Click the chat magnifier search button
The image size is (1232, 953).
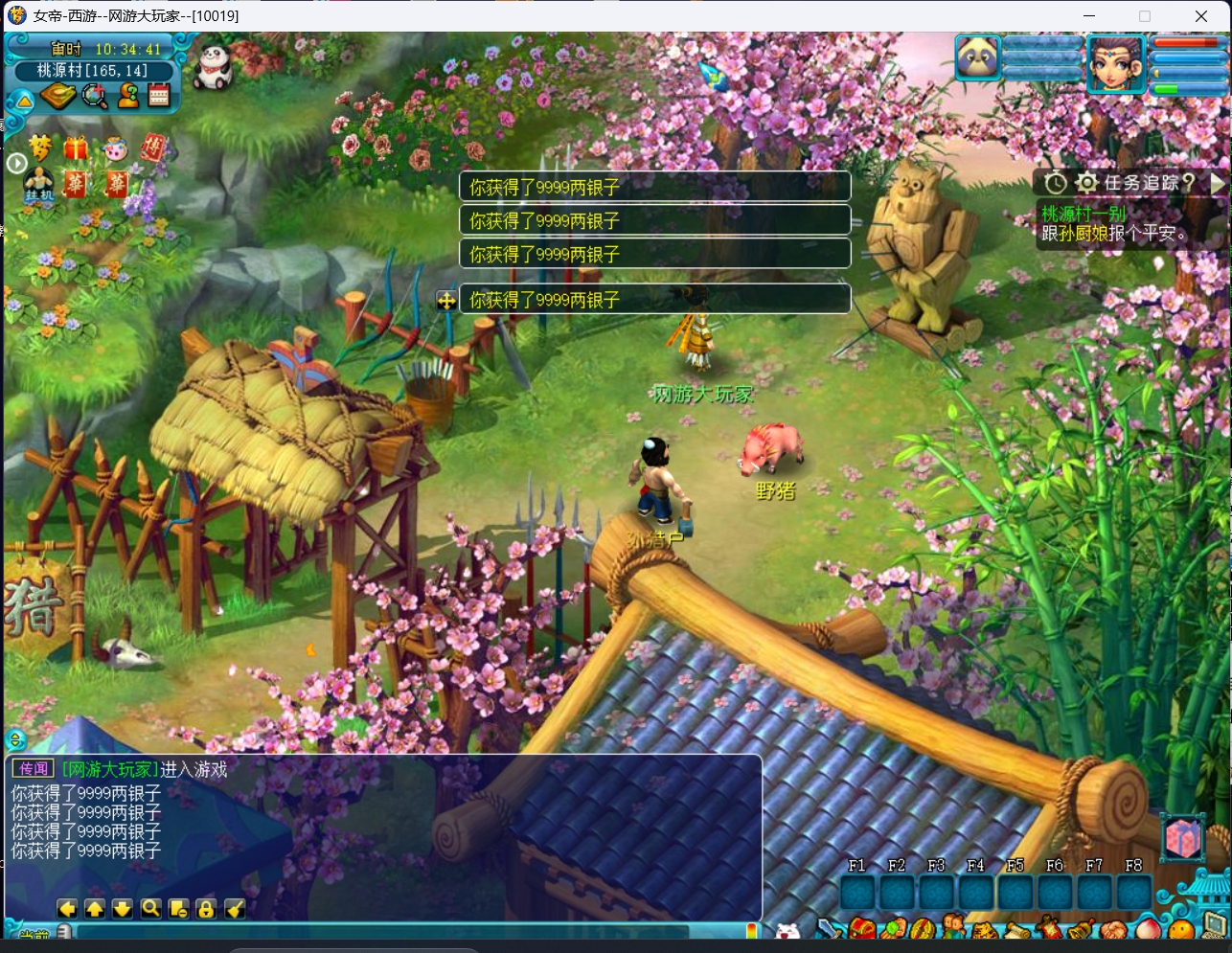pos(150,909)
